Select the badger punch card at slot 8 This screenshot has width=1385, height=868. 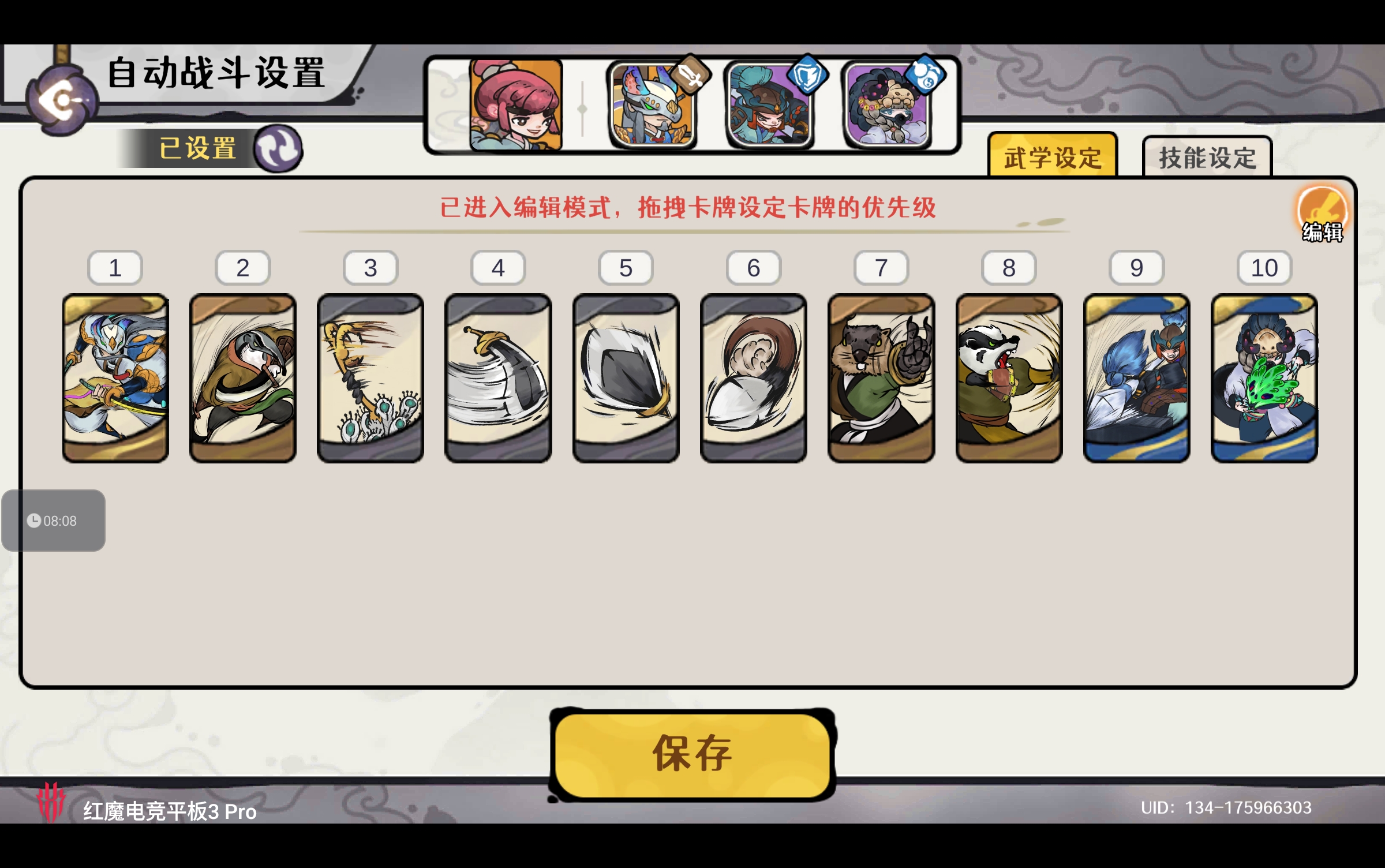point(1009,381)
